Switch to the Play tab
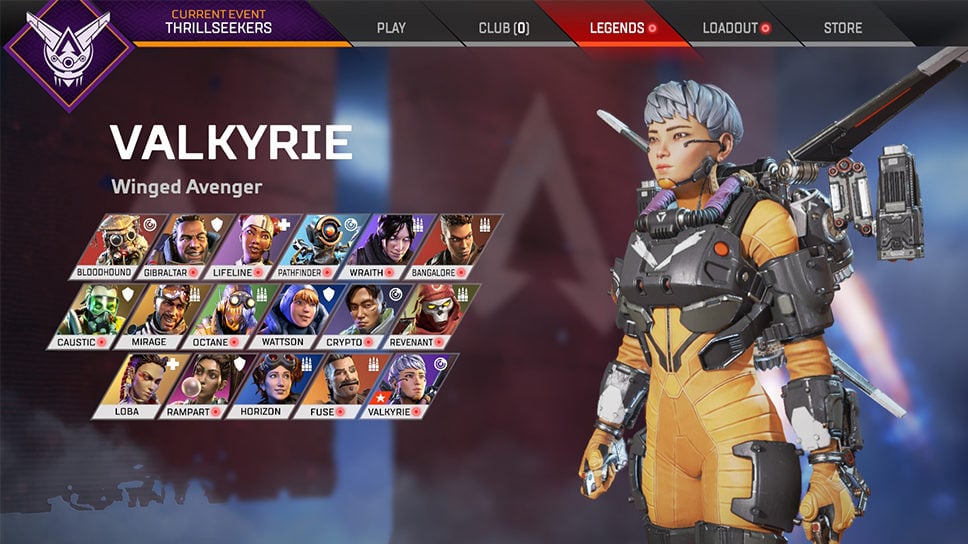This screenshot has height=544, width=968. (x=391, y=27)
